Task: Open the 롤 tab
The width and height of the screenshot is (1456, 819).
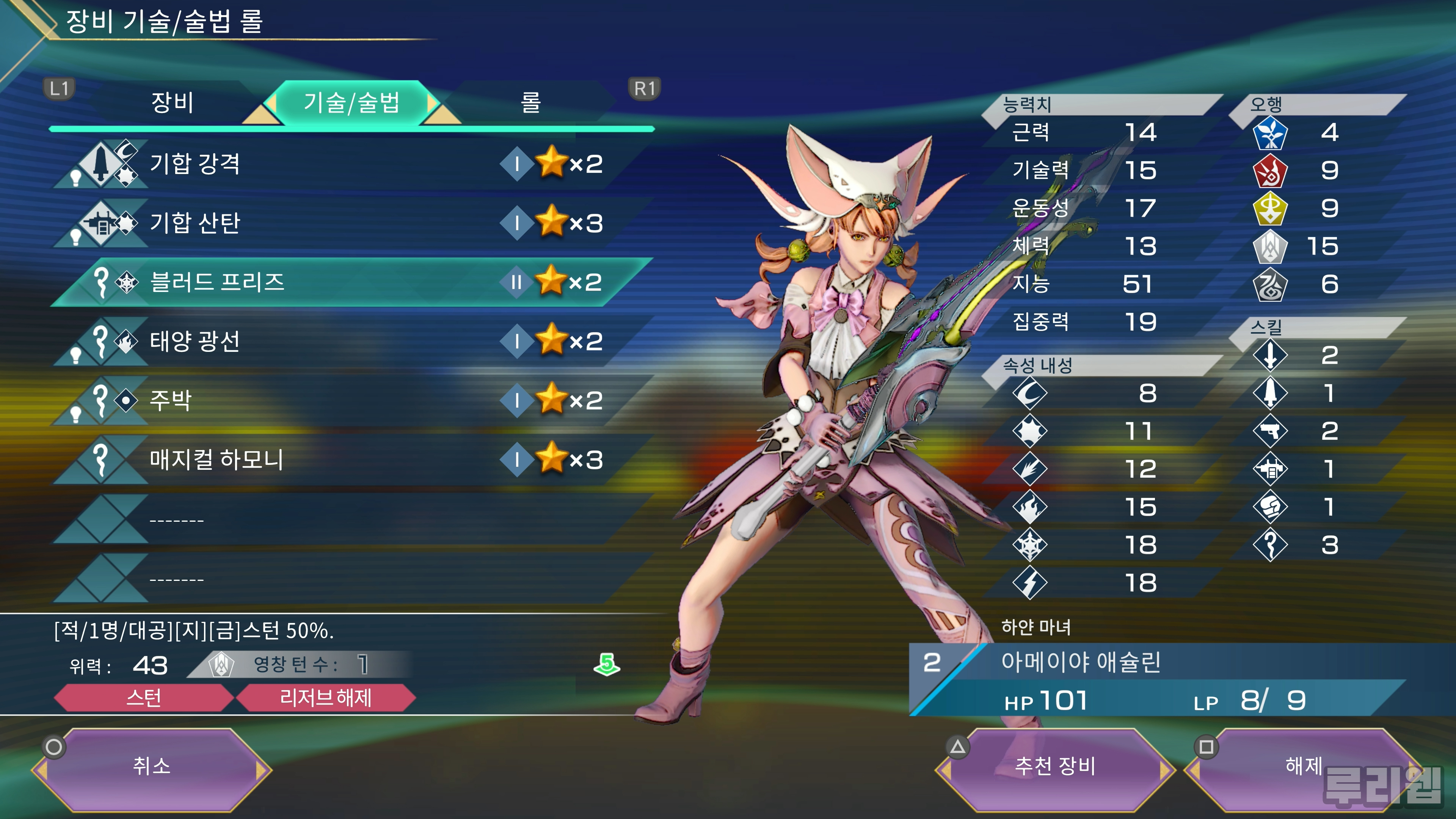Action: pos(530,103)
